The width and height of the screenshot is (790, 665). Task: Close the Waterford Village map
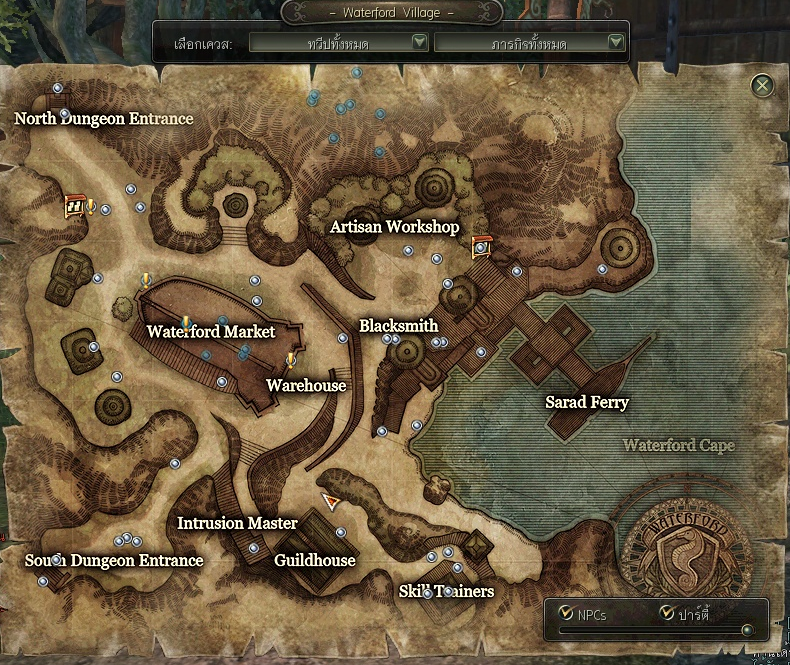[x=763, y=85]
